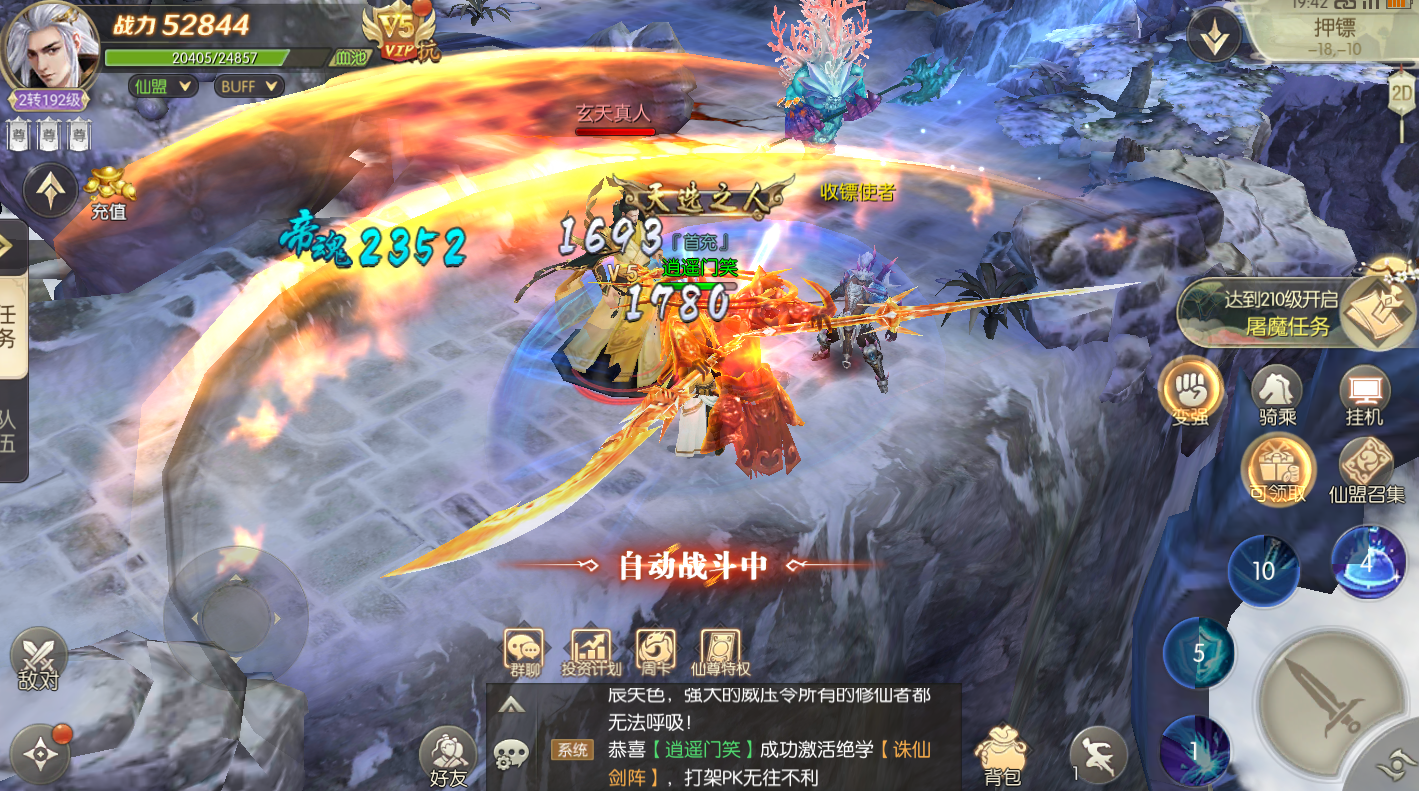The width and height of the screenshot is (1419, 791).
Task: Open the 投资计划 investment plan
Action: (591, 651)
